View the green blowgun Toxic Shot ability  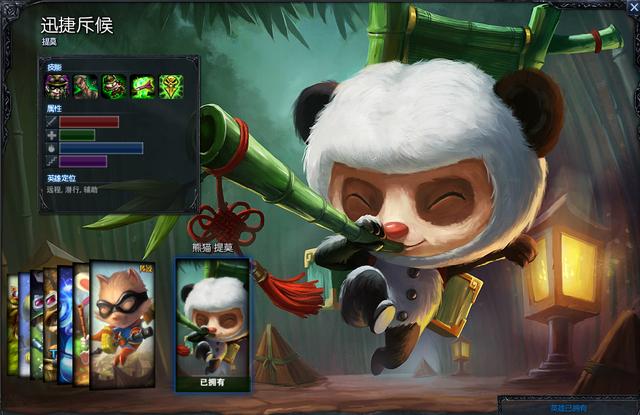pos(143,86)
